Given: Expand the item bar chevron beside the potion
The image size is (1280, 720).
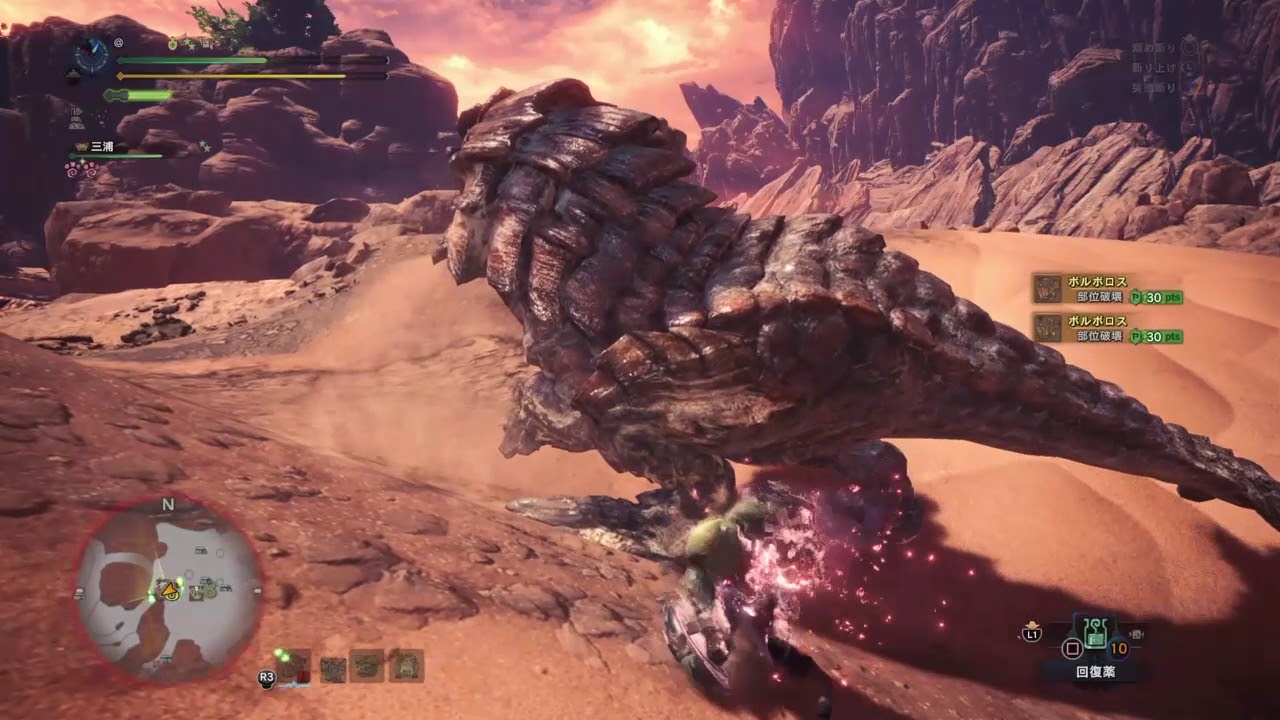Looking at the screenshot, I should [1137, 633].
